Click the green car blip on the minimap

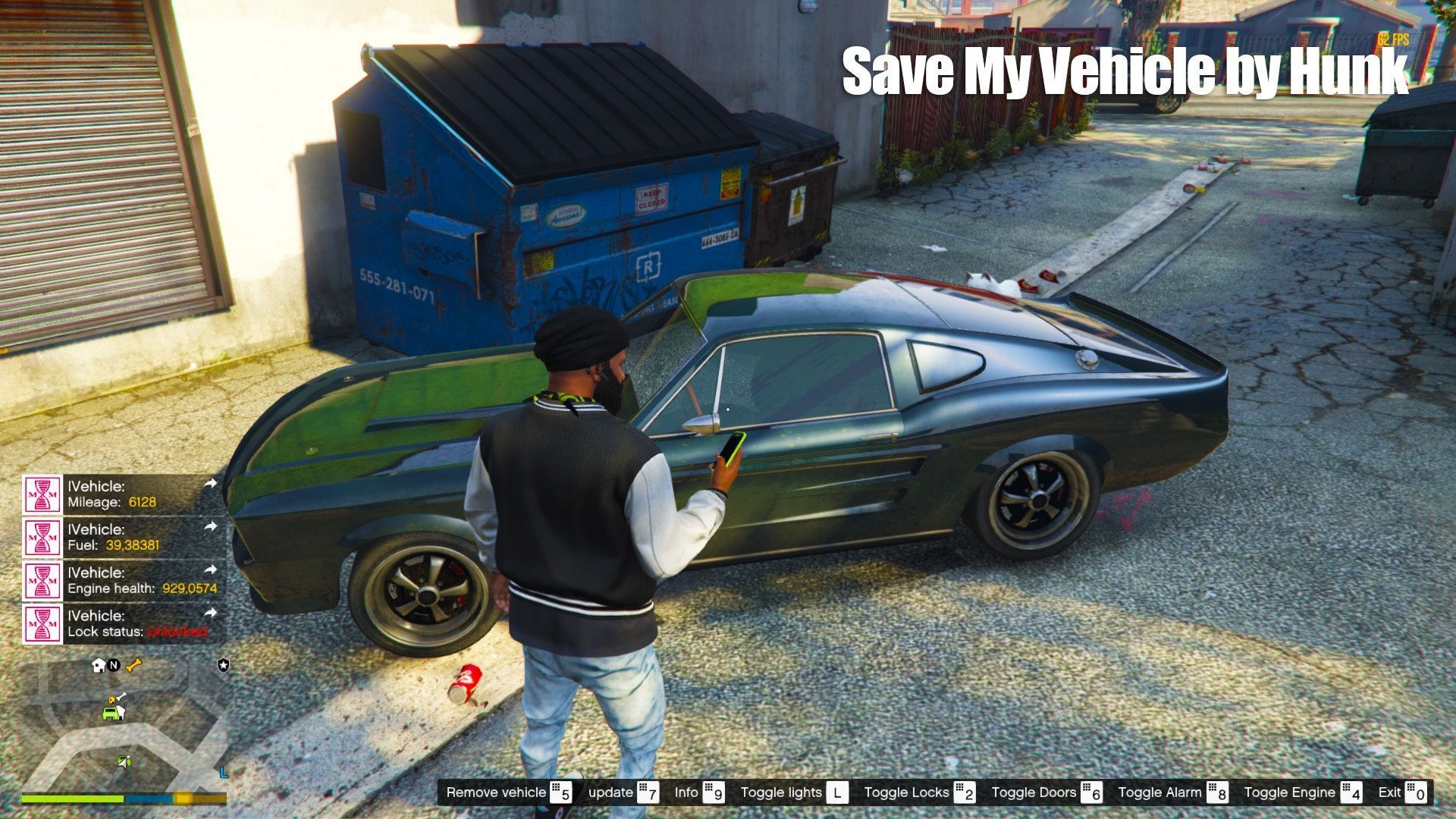tap(113, 712)
